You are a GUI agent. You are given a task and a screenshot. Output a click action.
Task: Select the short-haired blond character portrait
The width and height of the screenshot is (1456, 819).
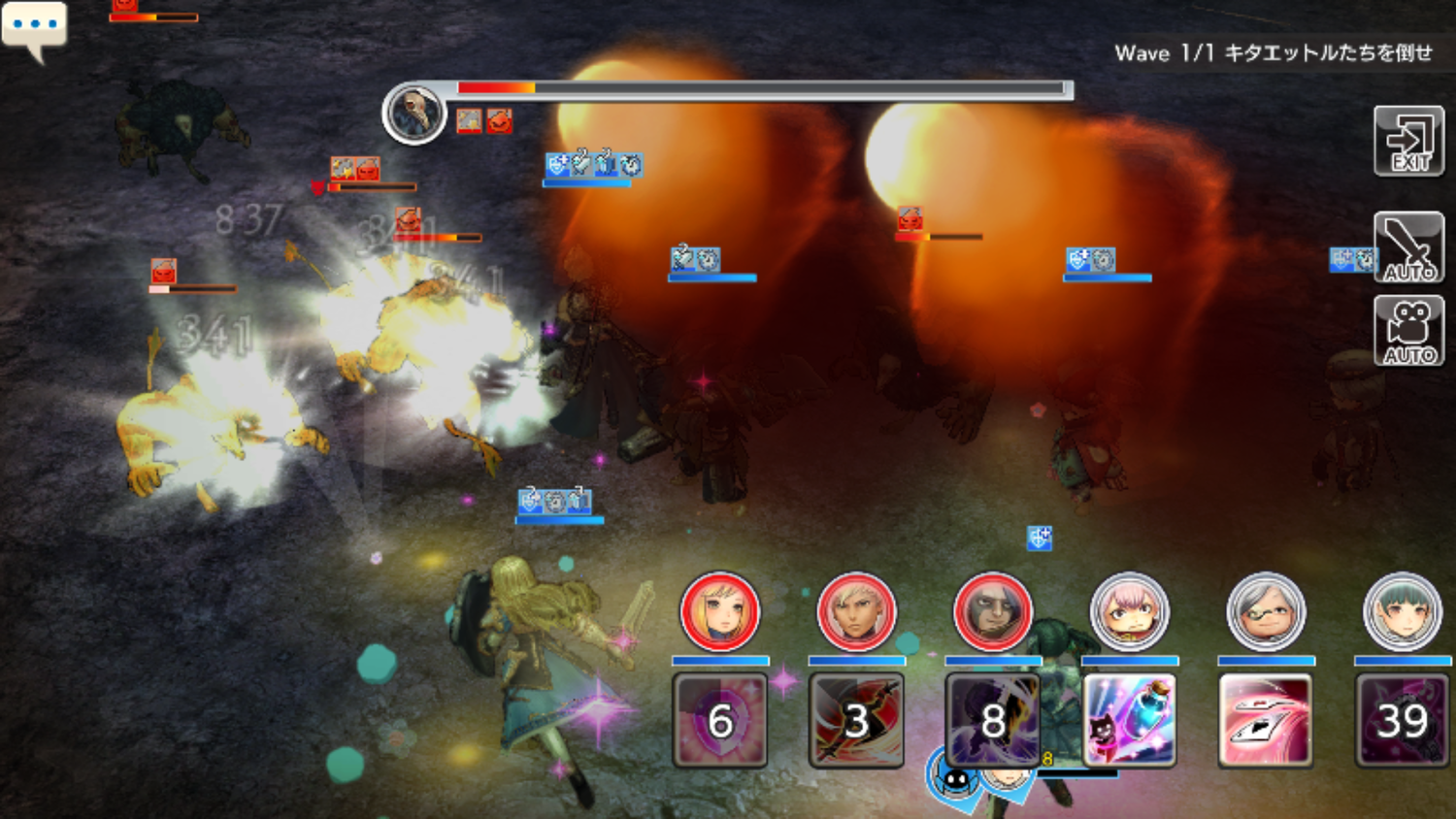(x=856, y=611)
